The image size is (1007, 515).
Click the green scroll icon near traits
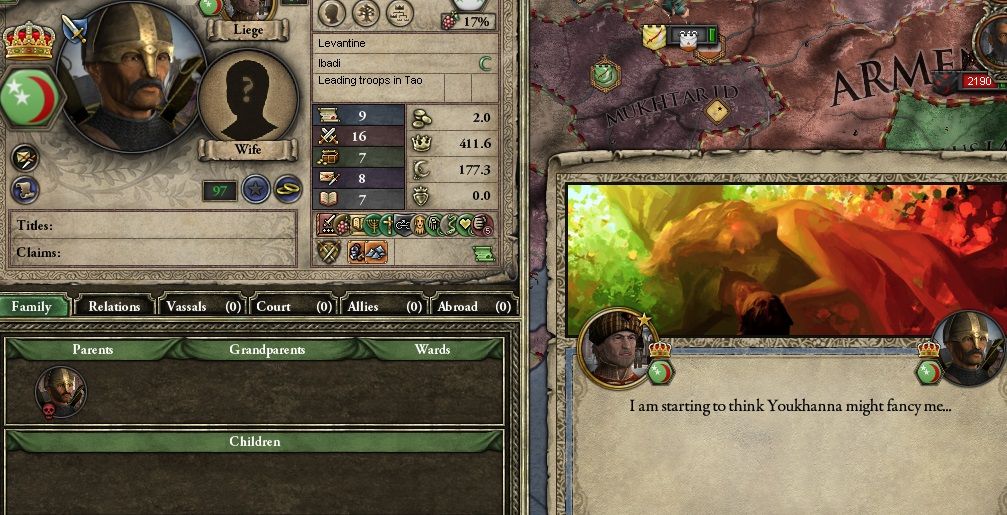pyautogui.click(x=483, y=254)
